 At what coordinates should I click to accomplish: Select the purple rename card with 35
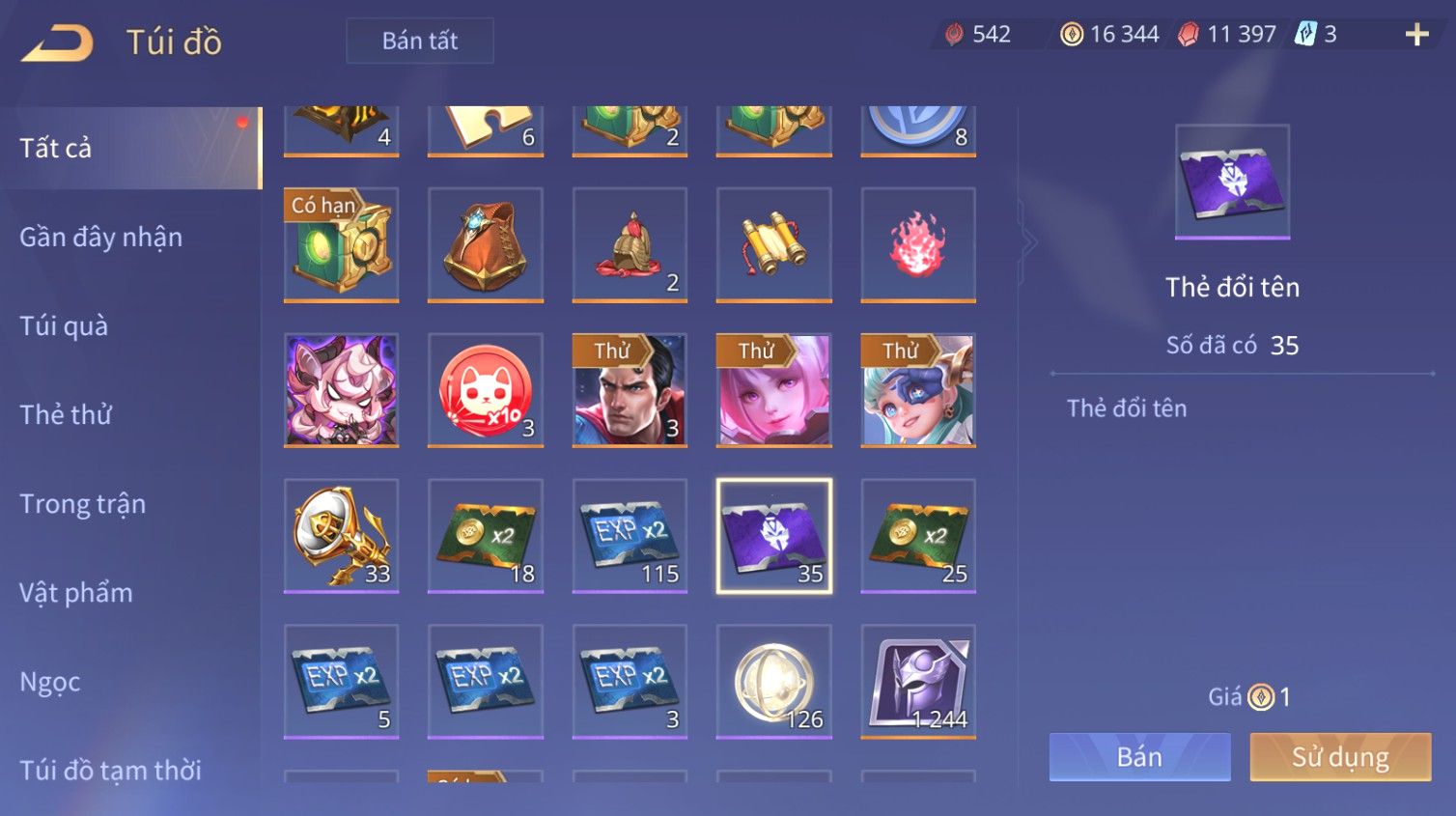tap(773, 535)
